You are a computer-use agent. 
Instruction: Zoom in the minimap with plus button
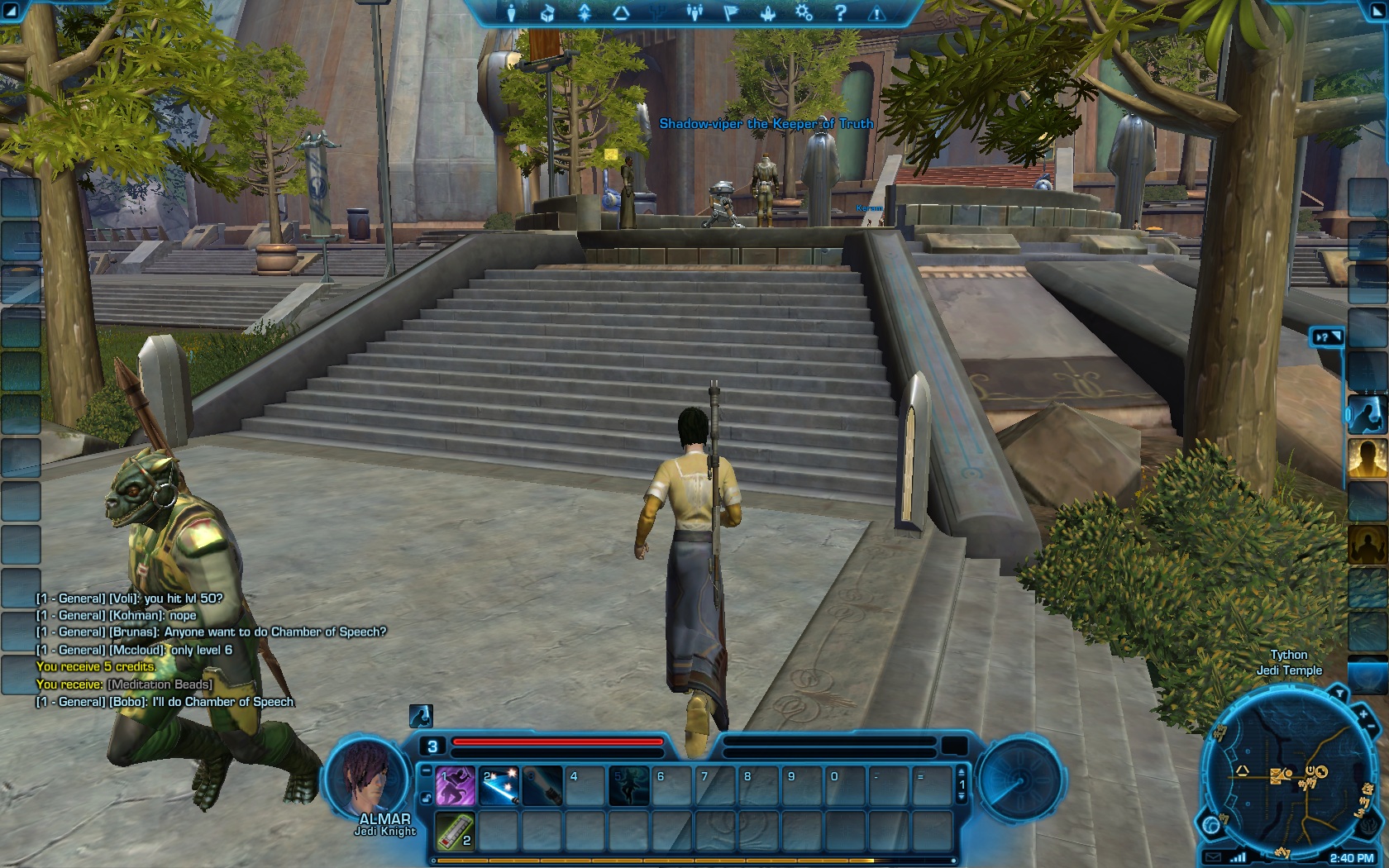[x=1363, y=713]
